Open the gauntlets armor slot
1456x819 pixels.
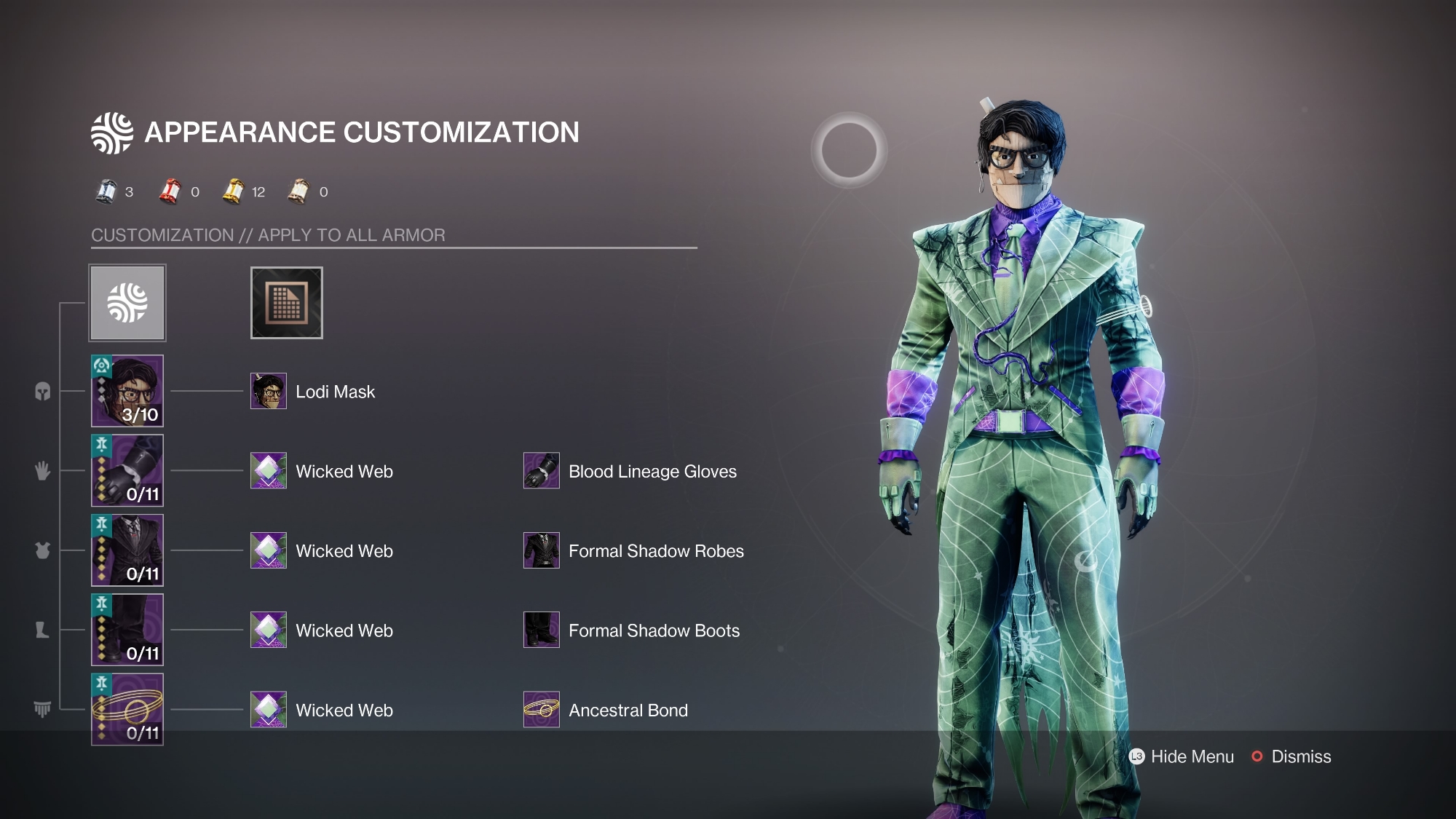coord(127,471)
